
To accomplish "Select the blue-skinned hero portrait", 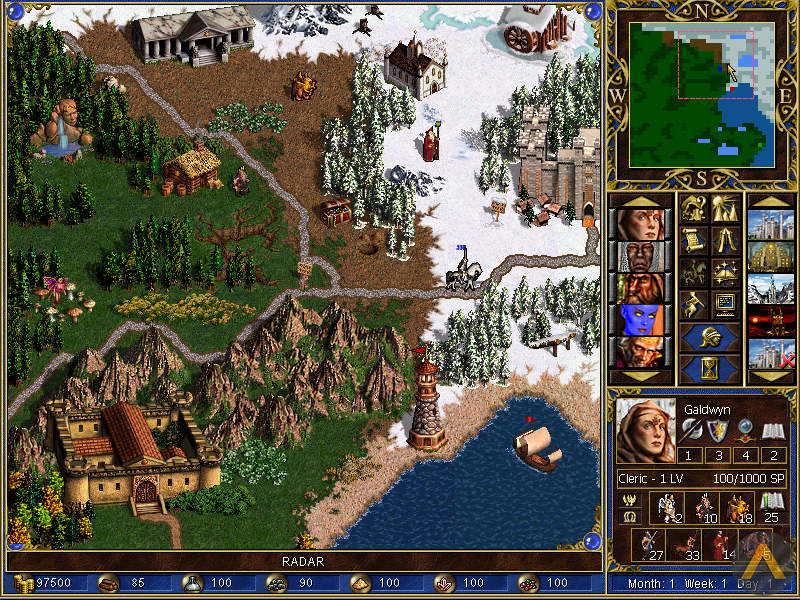I will coord(639,322).
